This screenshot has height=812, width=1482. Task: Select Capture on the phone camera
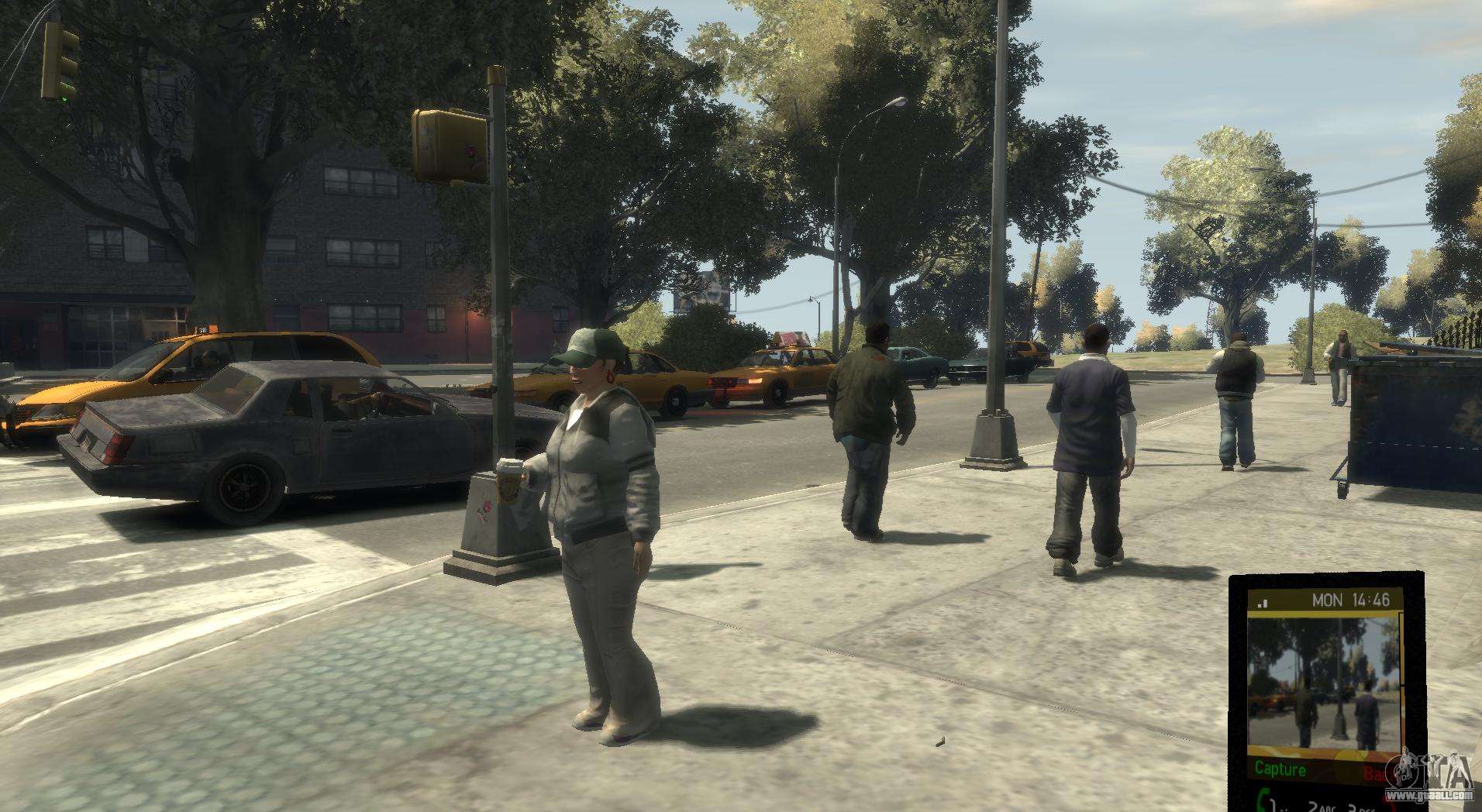1280,769
